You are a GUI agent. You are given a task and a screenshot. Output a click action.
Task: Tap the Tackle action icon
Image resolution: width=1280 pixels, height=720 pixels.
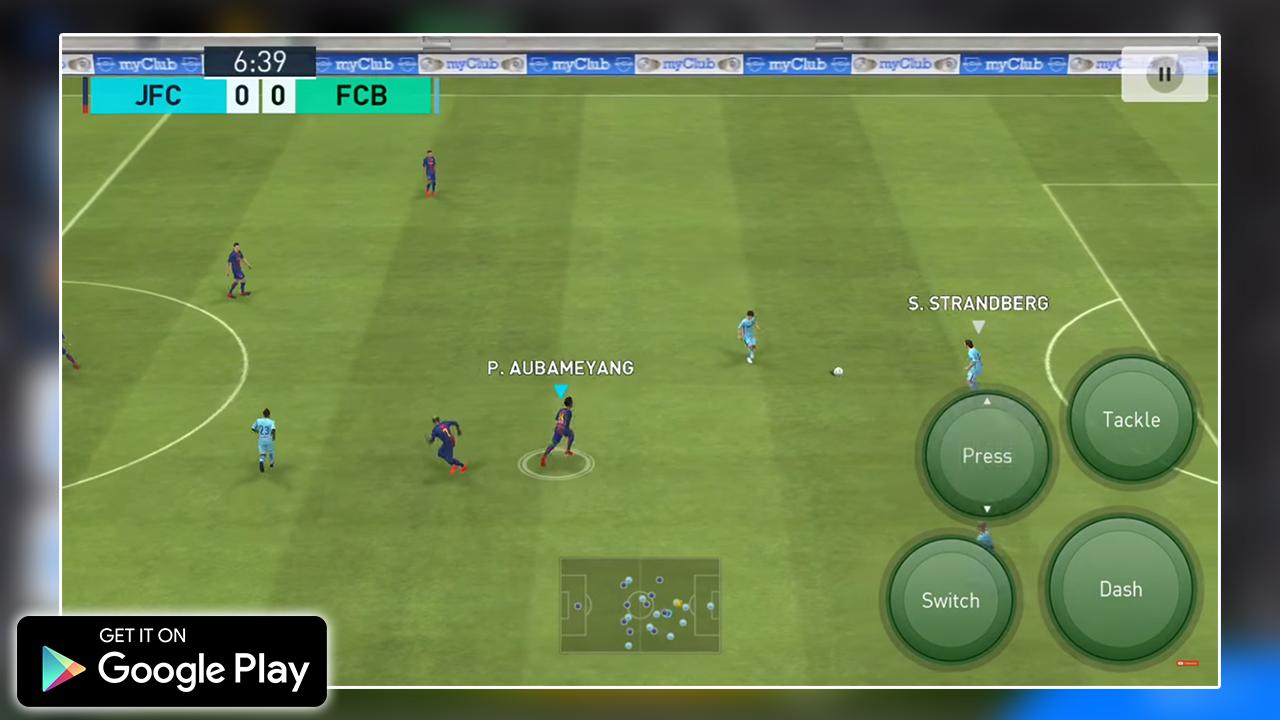pyautogui.click(x=1131, y=420)
